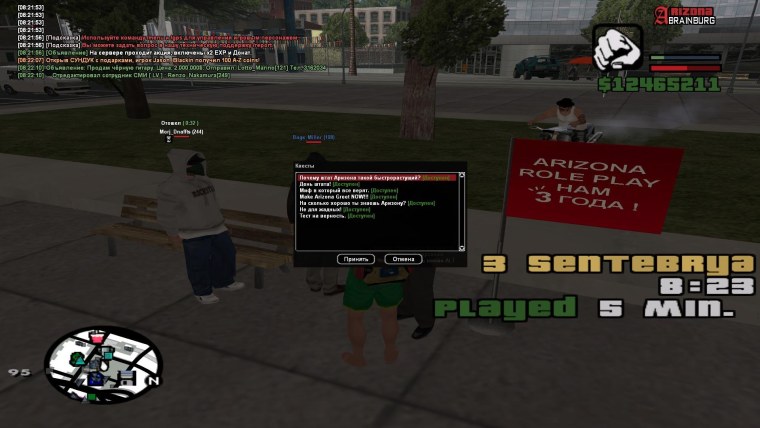760x428 pixels.
Task: Click the quest list's scroll-up arrow
Action: pyautogui.click(x=462, y=177)
